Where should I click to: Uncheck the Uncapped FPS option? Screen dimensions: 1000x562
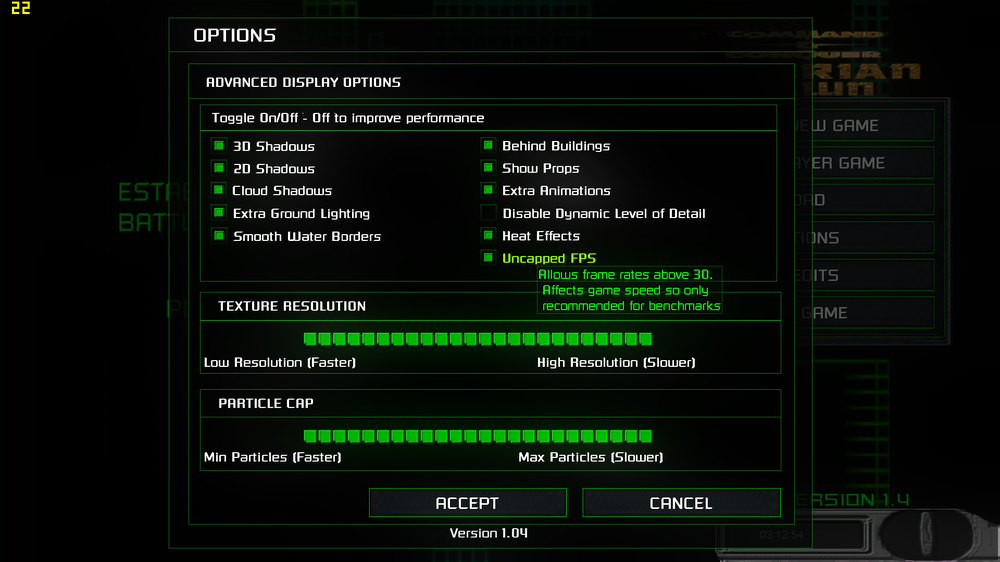488,258
